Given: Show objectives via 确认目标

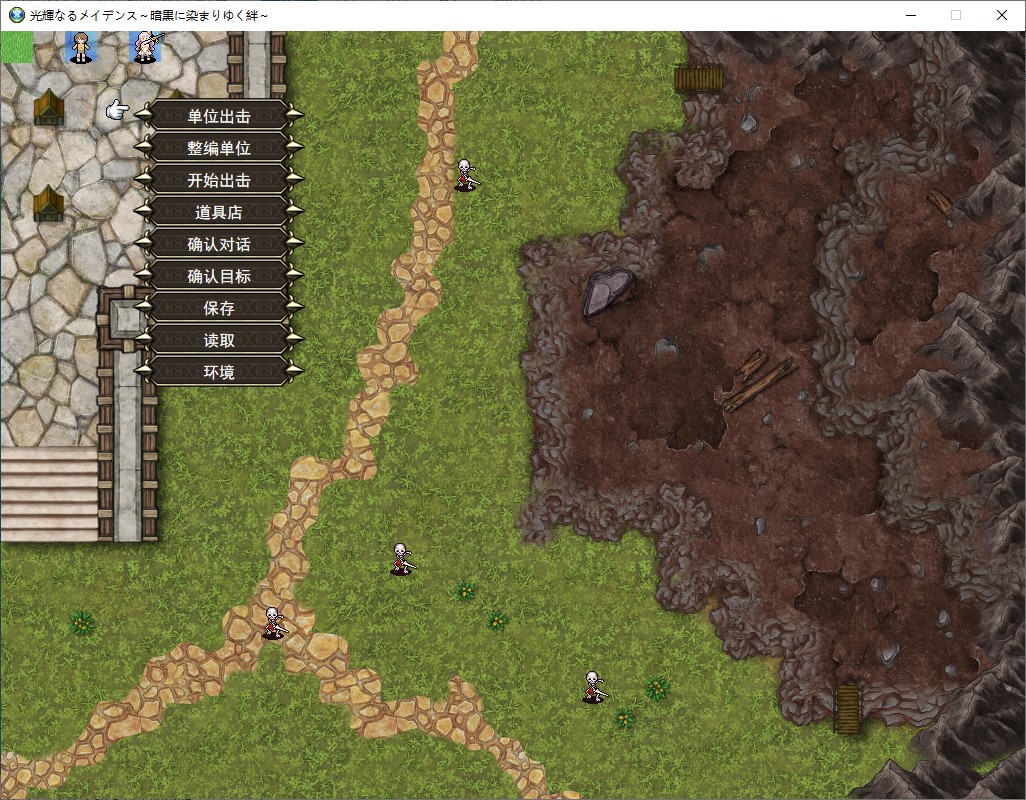Looking at the screenshot, I should tap(219, 276).
